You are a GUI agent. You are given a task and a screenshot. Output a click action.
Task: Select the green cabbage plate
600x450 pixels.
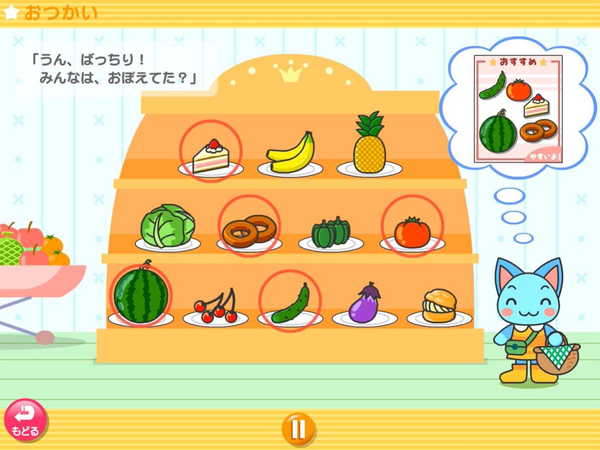pos(167,227)
